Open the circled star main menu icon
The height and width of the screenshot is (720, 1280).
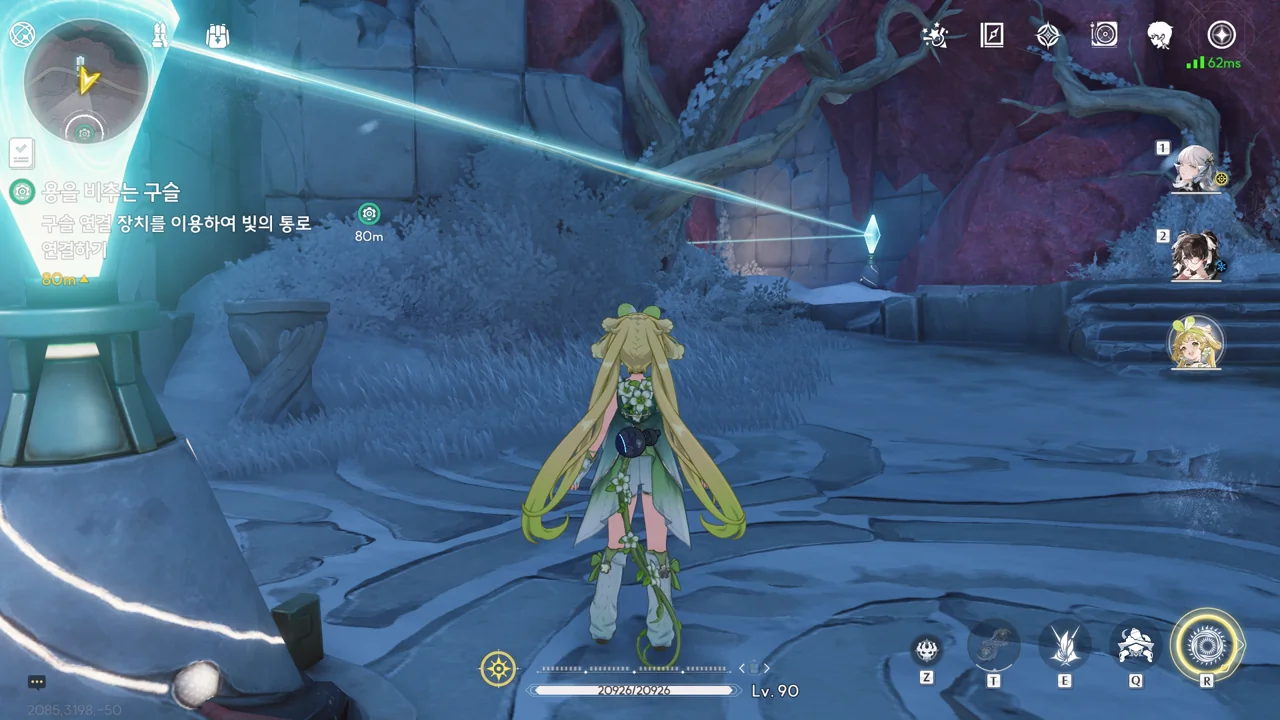click(1221, 35)
